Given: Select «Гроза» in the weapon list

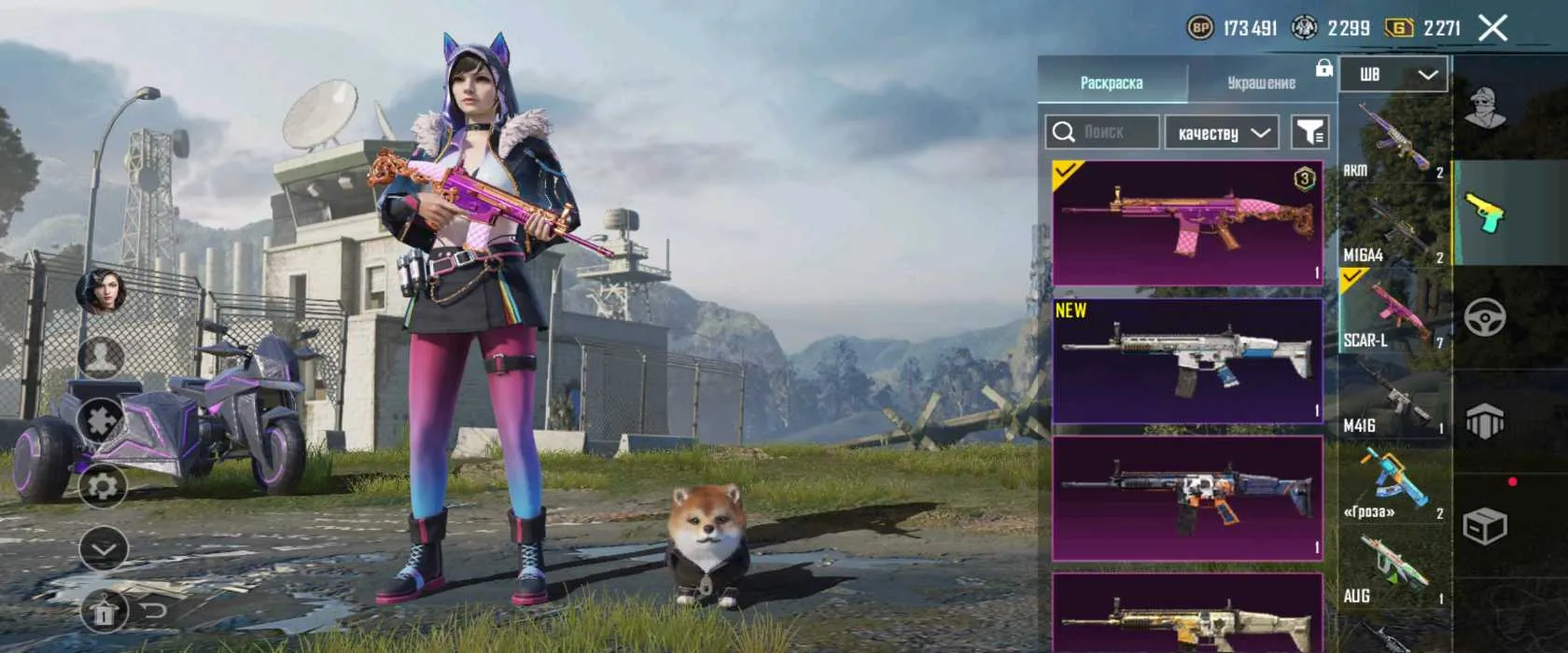Looking at the screenshot, I should click(1393, 483).
